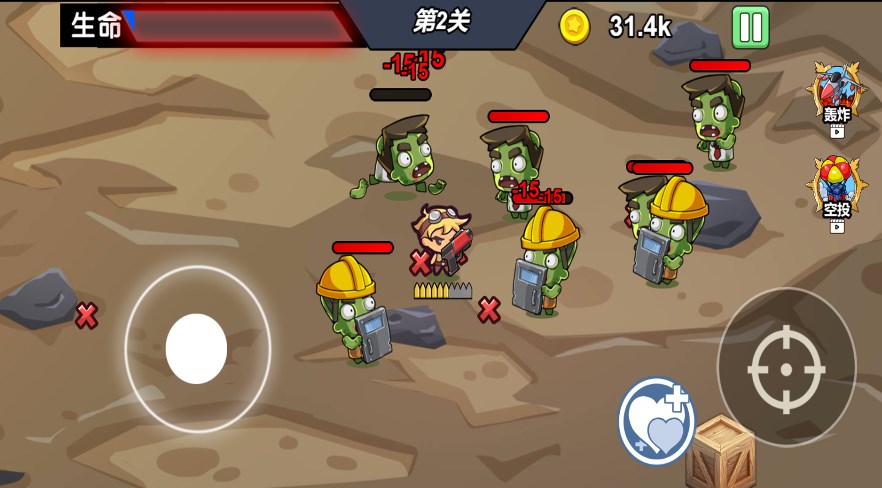Use the heart healing skill

[x=656, y=421]
